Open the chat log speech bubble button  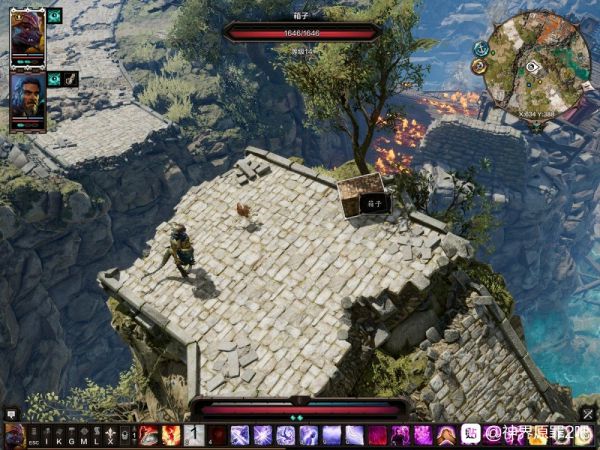pyautogui.click(x=12, y=412)
